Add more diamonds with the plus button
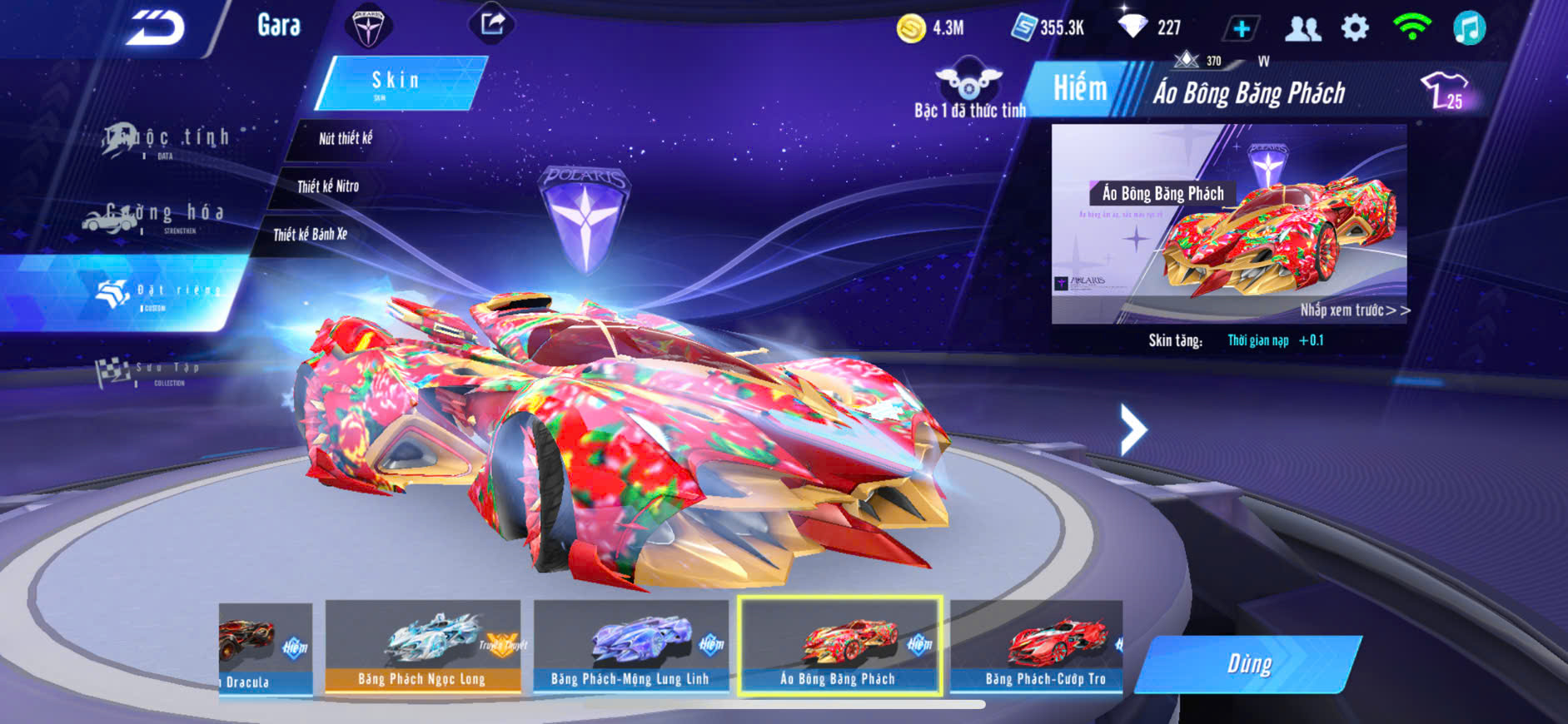 point(1241,28)
